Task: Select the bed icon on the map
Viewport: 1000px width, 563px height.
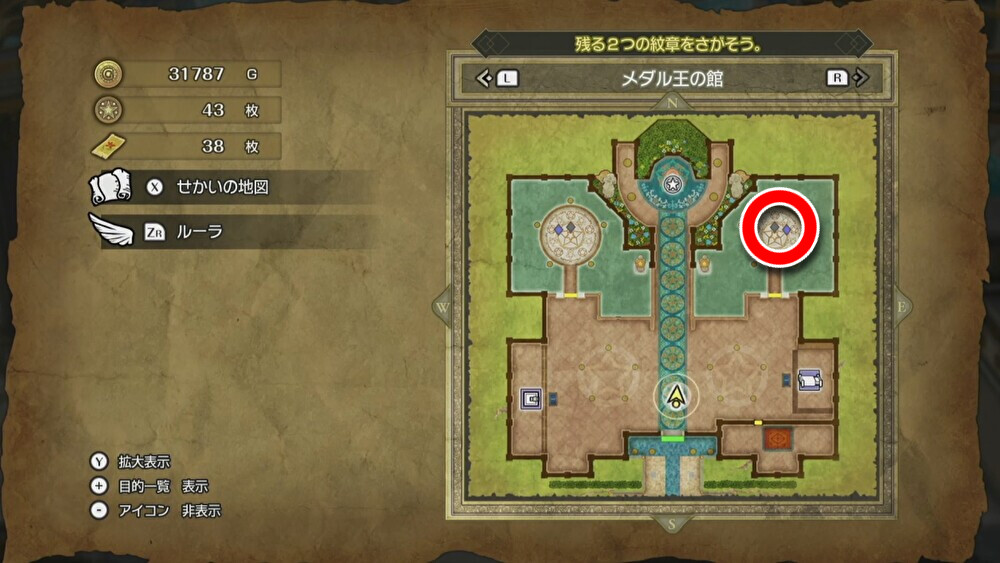Action: coord(809,380)
